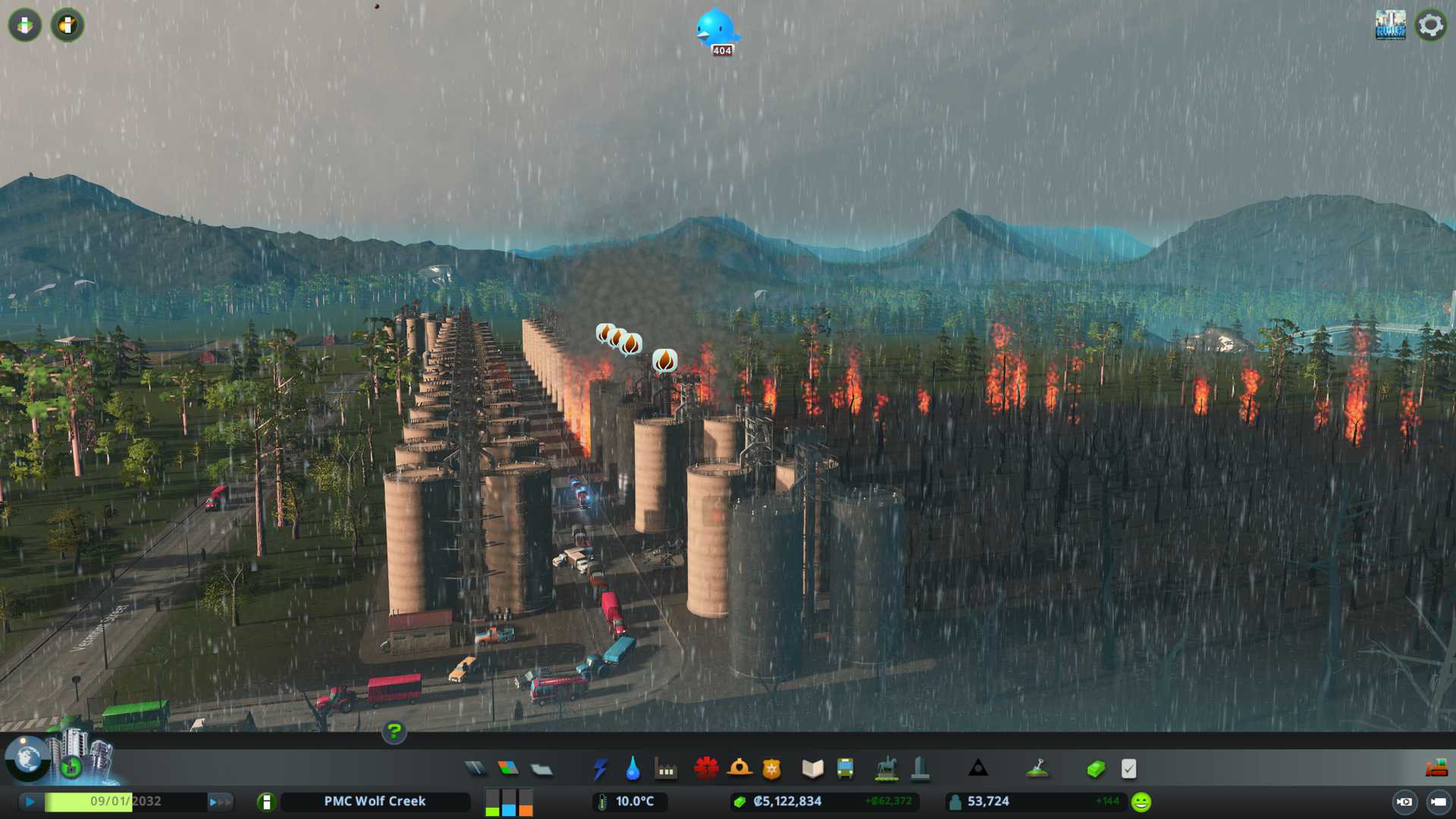
Task: Click the play/pause simulation button
Action: pyautogui.click(x=30, y=802)
